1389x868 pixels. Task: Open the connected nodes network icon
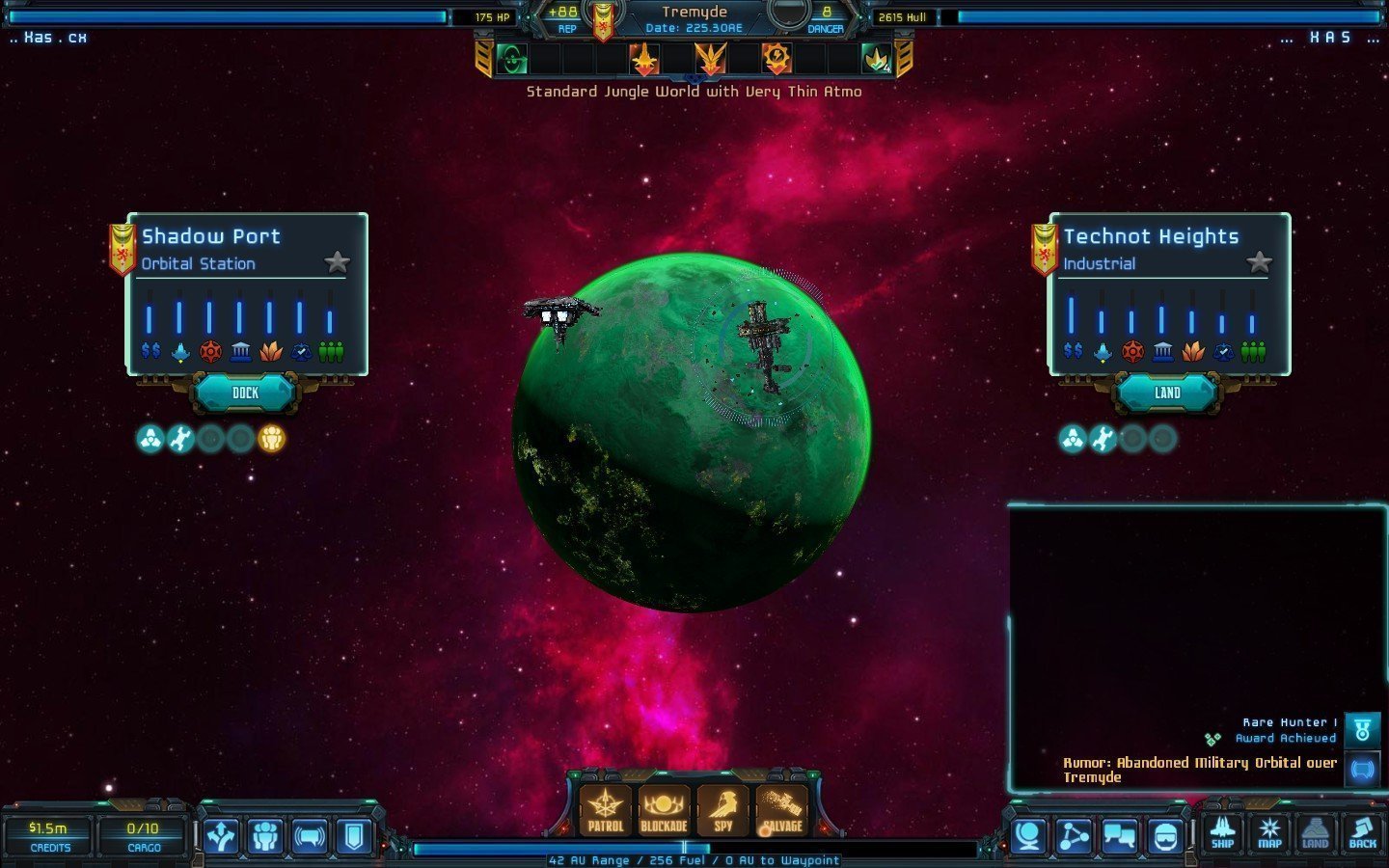[1074, 836]
